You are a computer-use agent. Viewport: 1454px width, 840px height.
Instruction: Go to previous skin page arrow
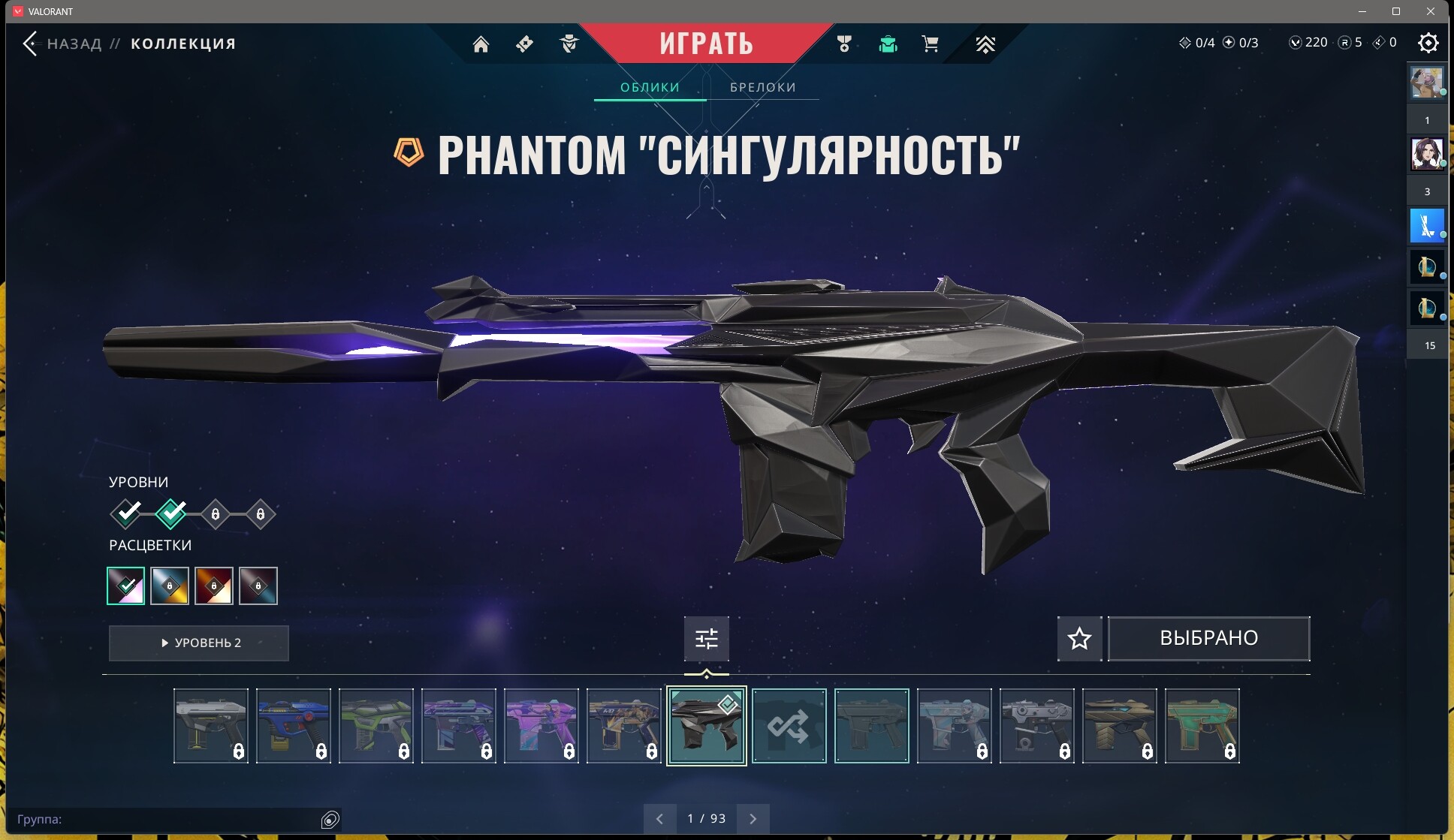point(659,818)
